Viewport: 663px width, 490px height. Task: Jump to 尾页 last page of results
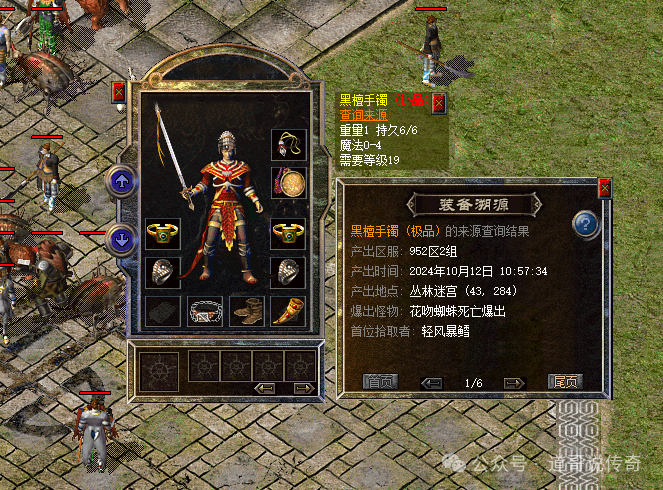coord(565,381)
